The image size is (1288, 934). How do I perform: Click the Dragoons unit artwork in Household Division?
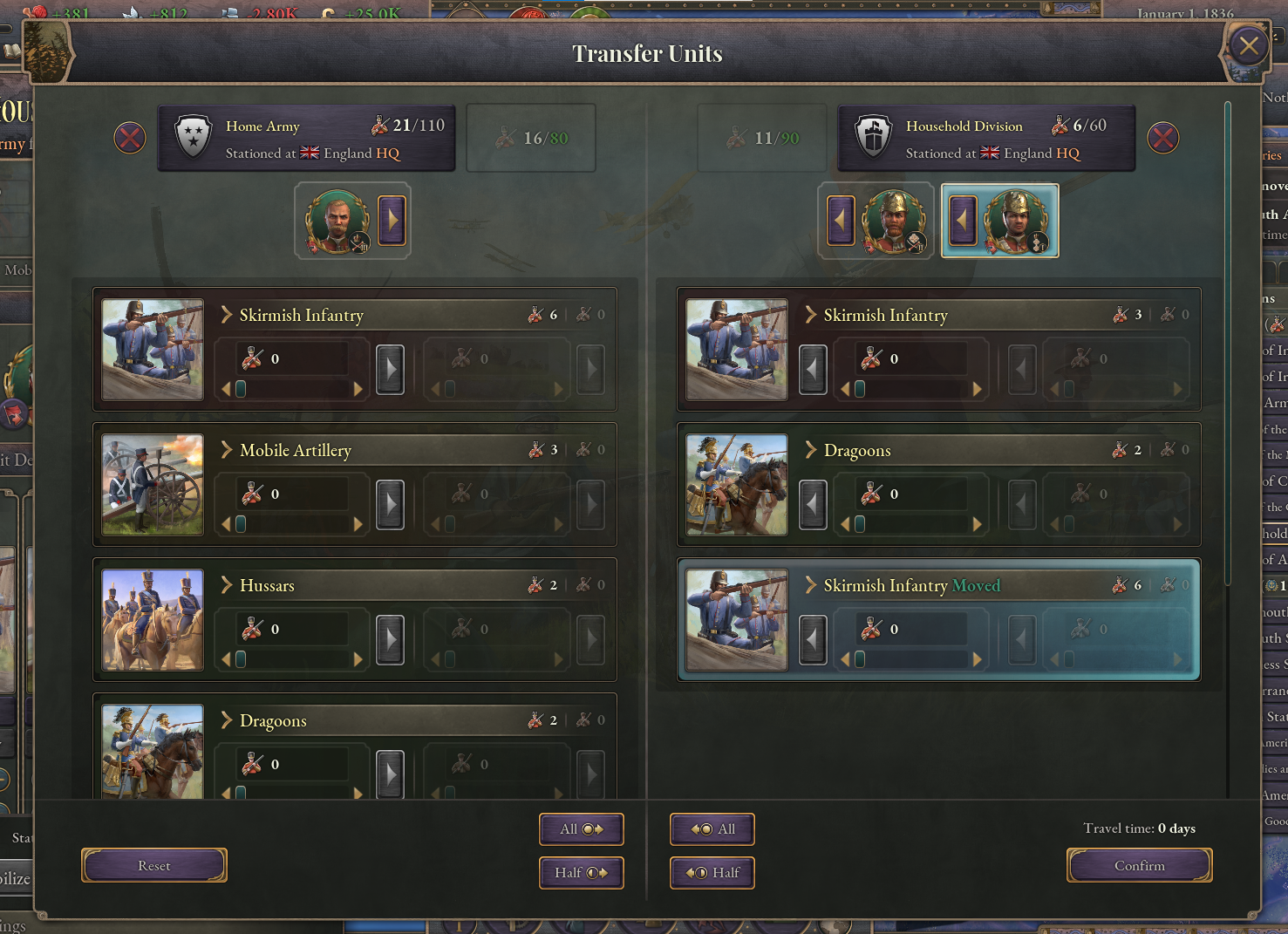click(x=735, y=485)
